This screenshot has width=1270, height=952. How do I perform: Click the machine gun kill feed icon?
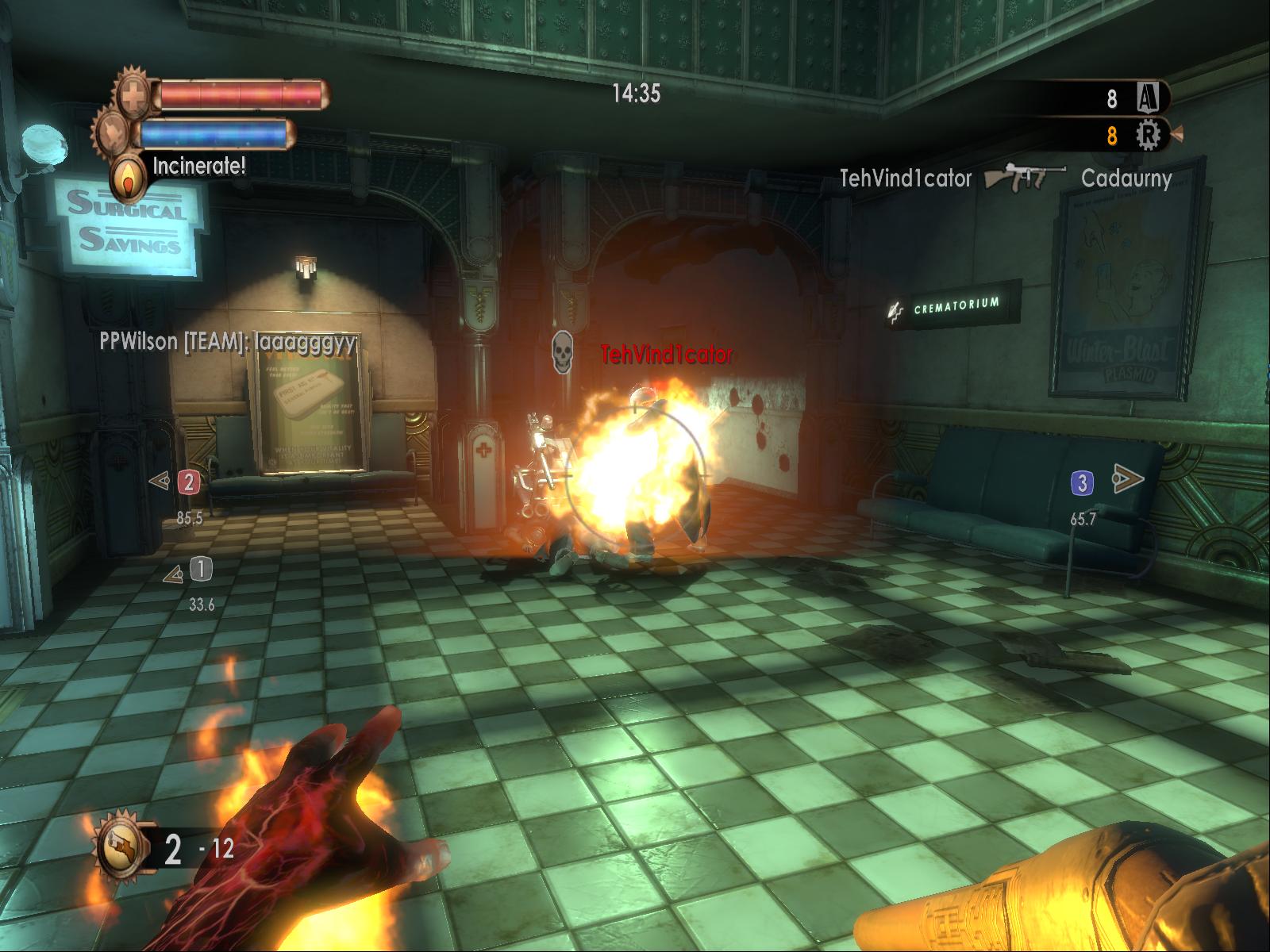point(1026,177)
